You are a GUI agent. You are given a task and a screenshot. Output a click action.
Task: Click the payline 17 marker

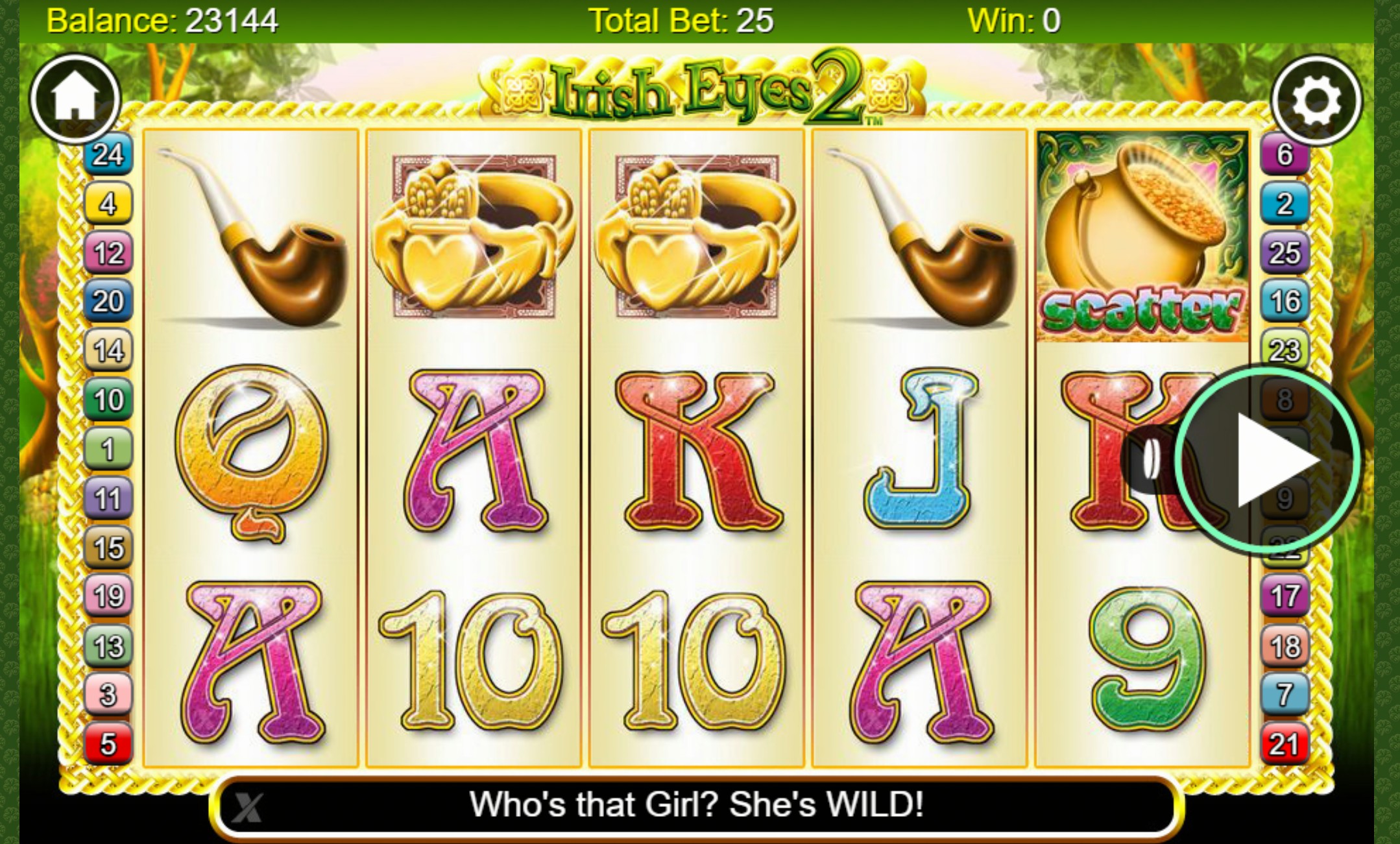[x=1285, y=596]
